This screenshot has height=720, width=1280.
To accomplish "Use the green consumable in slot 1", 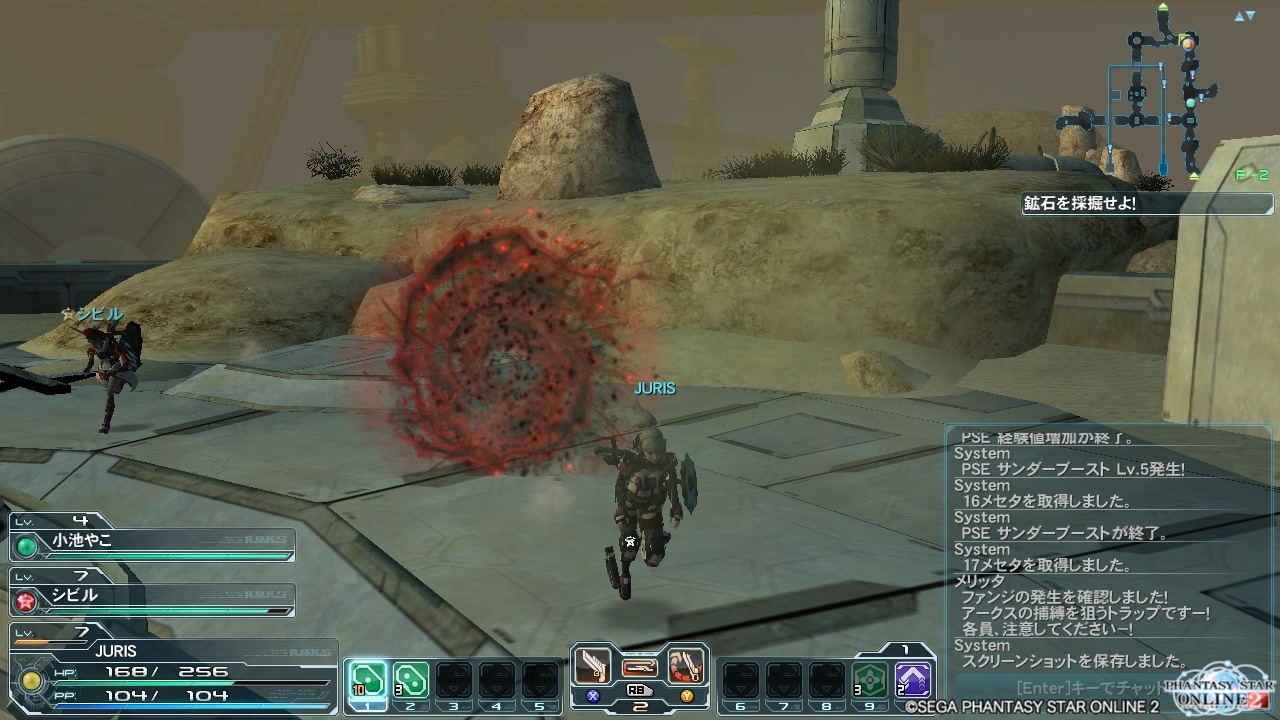I will pyautogui.click(x=366, y=680).
